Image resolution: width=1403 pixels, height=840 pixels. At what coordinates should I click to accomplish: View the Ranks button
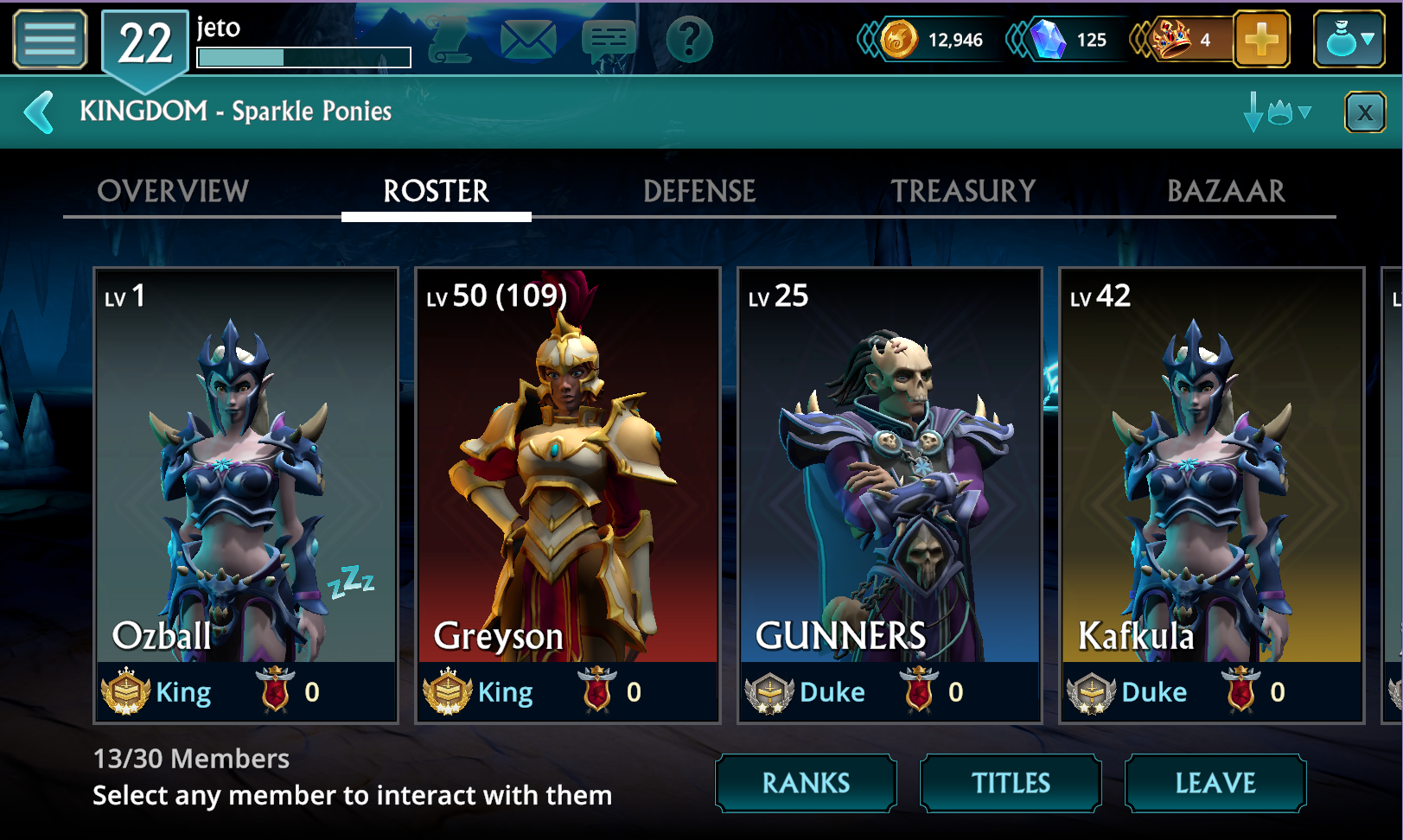pyautogui.click(x=806, y=783)
